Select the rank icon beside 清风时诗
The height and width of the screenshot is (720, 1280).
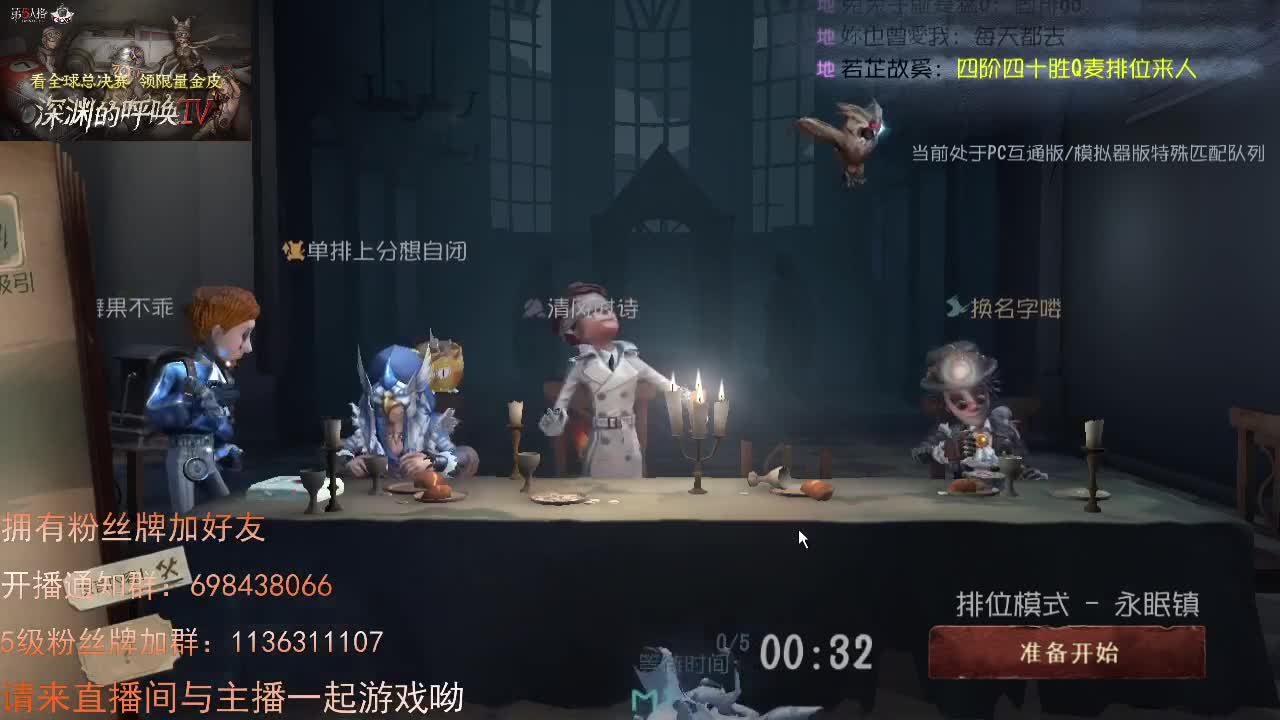pos(530,306)
